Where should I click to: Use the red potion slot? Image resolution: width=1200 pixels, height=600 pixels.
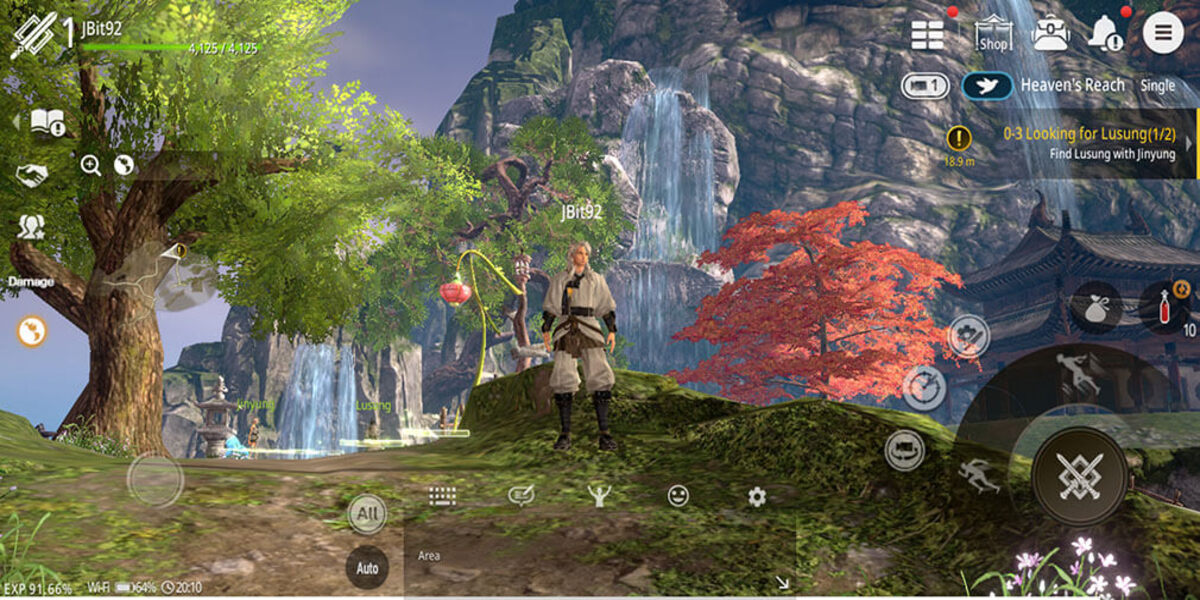coord(1162,308)
